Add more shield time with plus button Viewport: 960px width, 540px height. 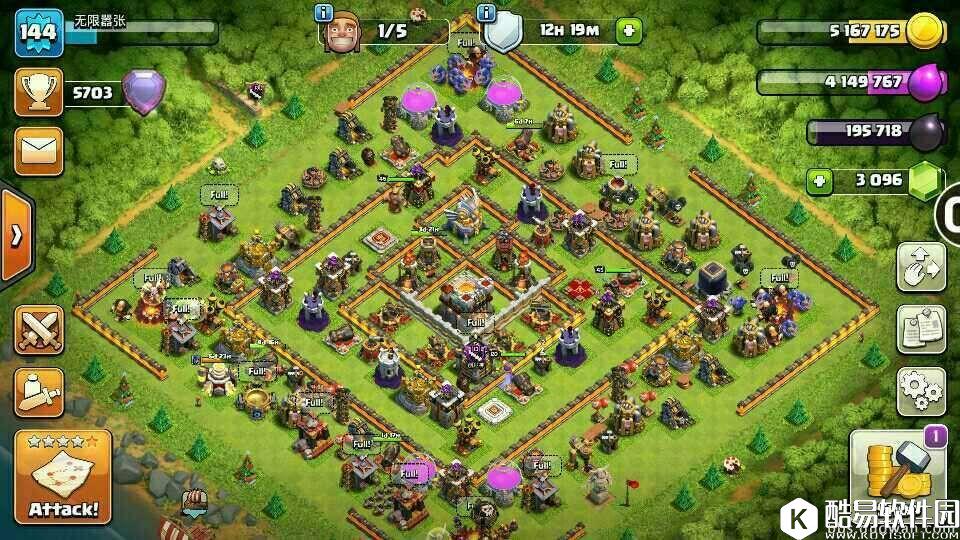tap(629, 31)
